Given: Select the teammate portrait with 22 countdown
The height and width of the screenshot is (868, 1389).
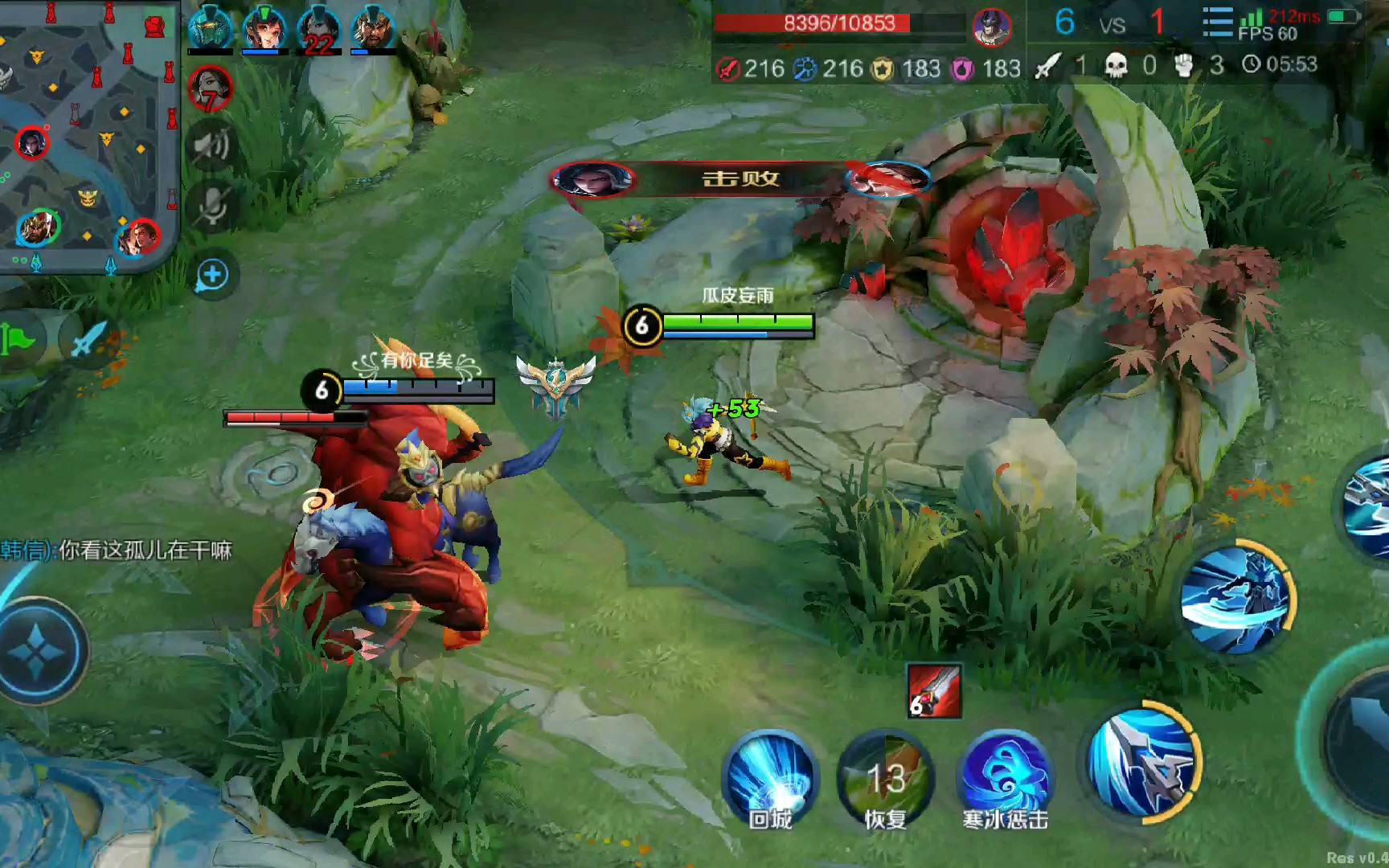Looking at the screenshot, I should pyautogui.click(x=318, y=31).
